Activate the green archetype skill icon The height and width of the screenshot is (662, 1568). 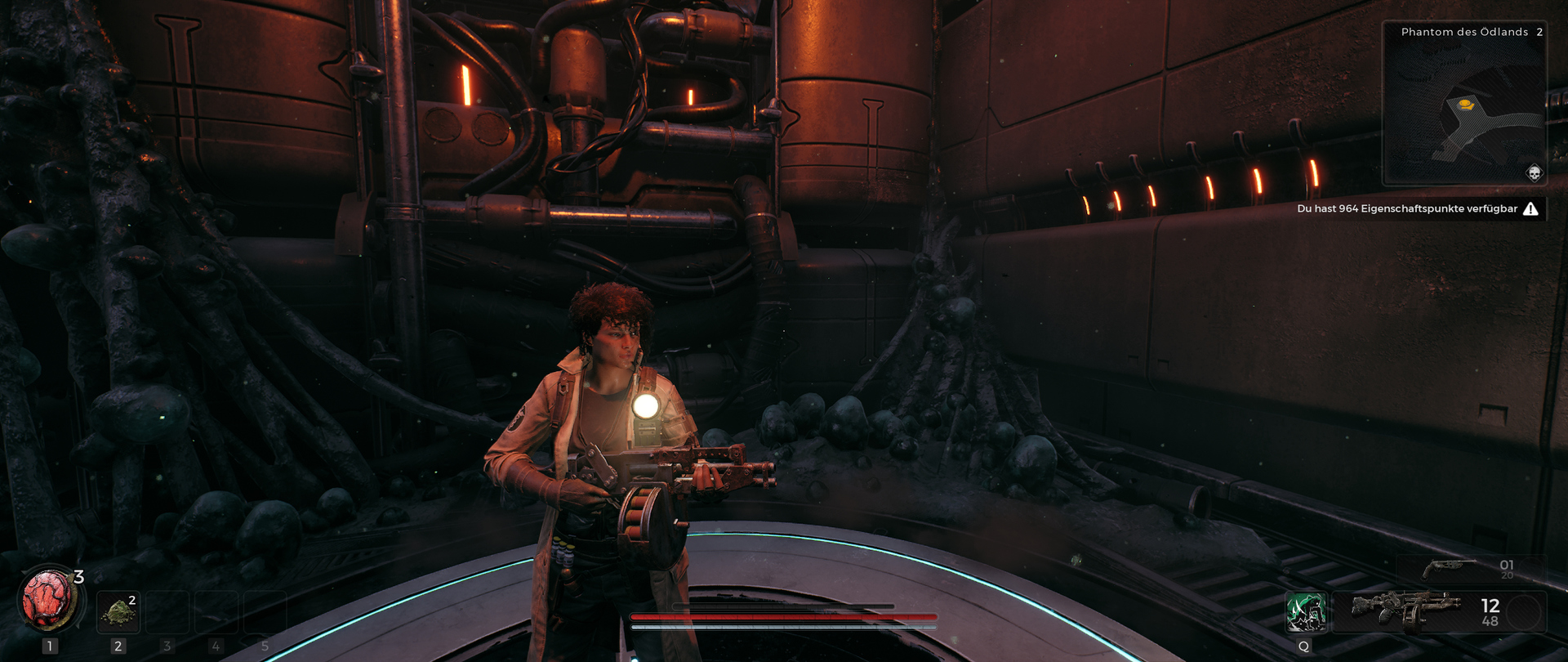pyautogui.click(x=1305, y=612)
